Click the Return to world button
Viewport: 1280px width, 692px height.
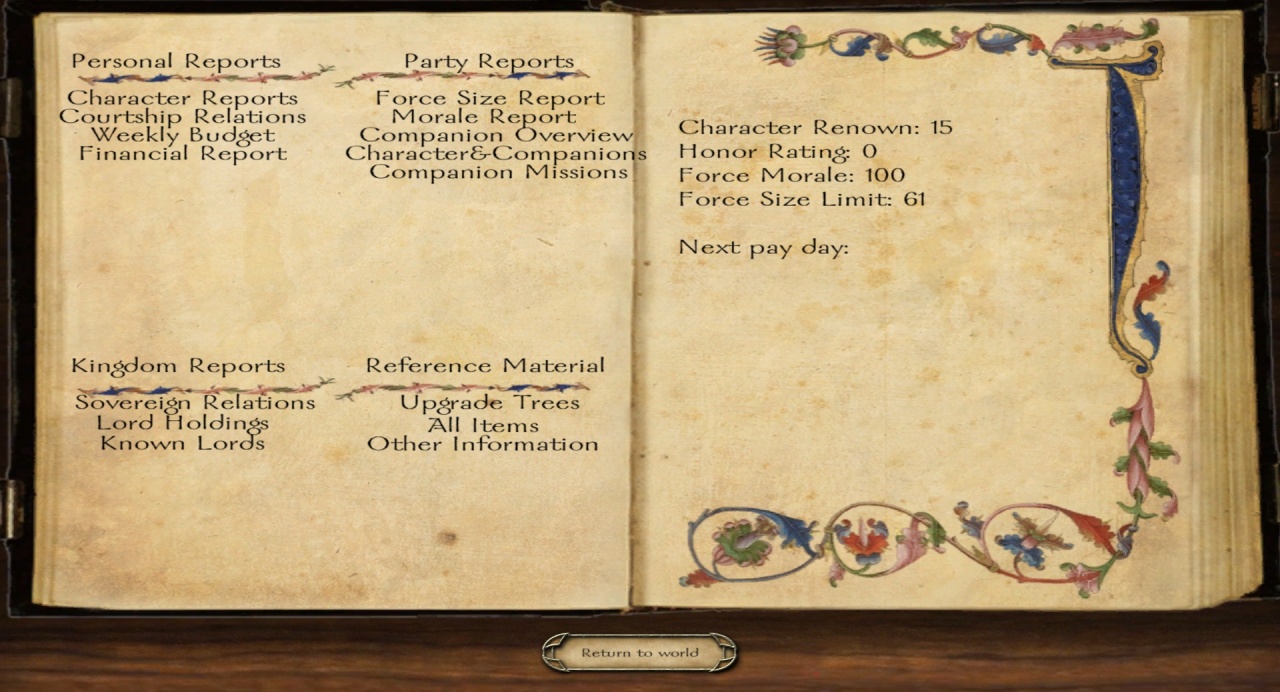tap(639, 653)
